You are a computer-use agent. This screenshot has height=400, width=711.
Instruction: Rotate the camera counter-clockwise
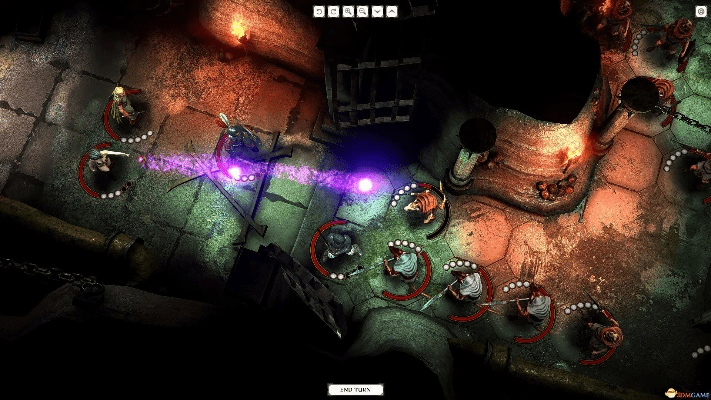click(319, 11)
